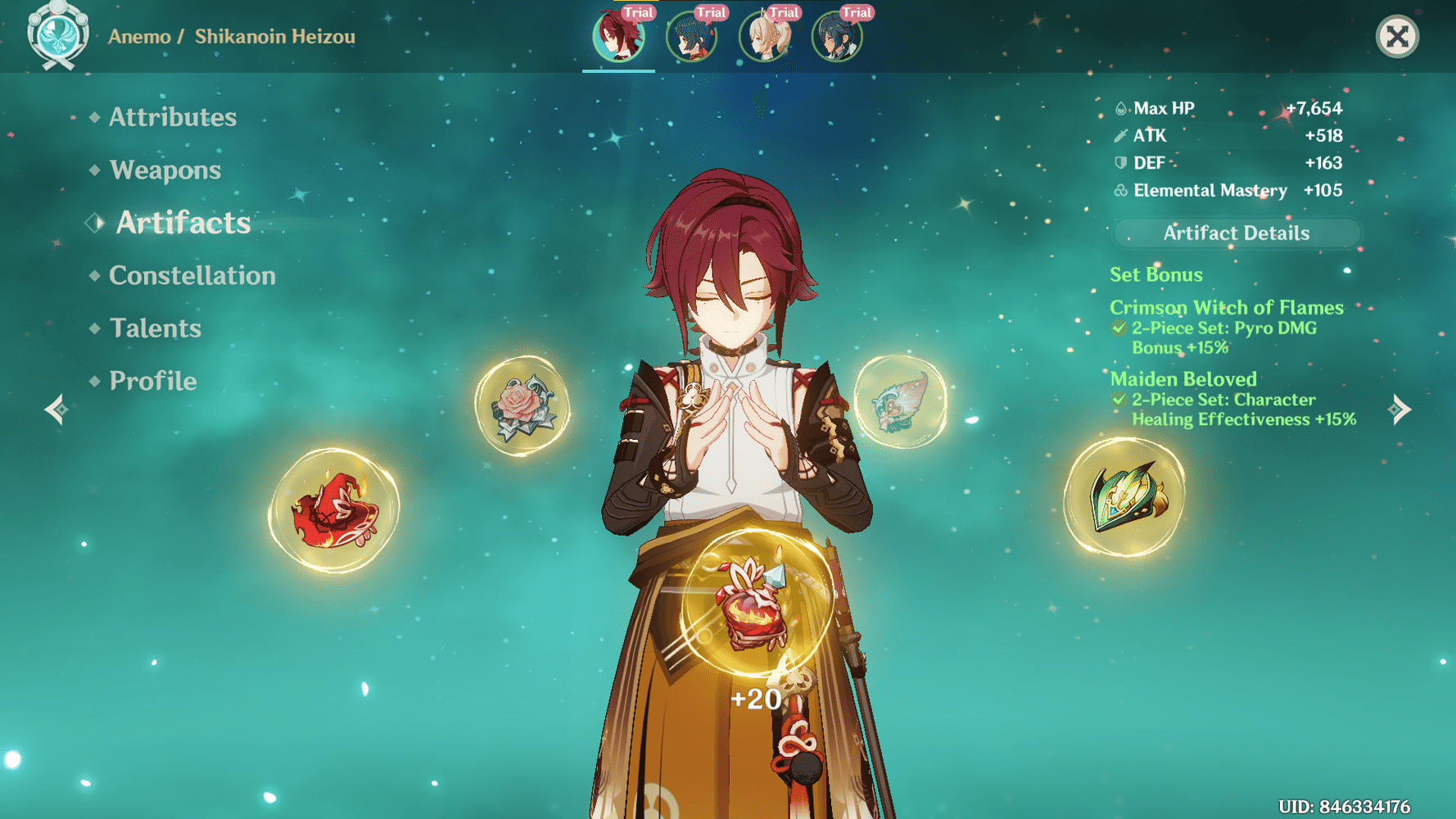This screenshot has height=819, width=1456.
Task: Open Artifact Details
Action: [1235, 233]
